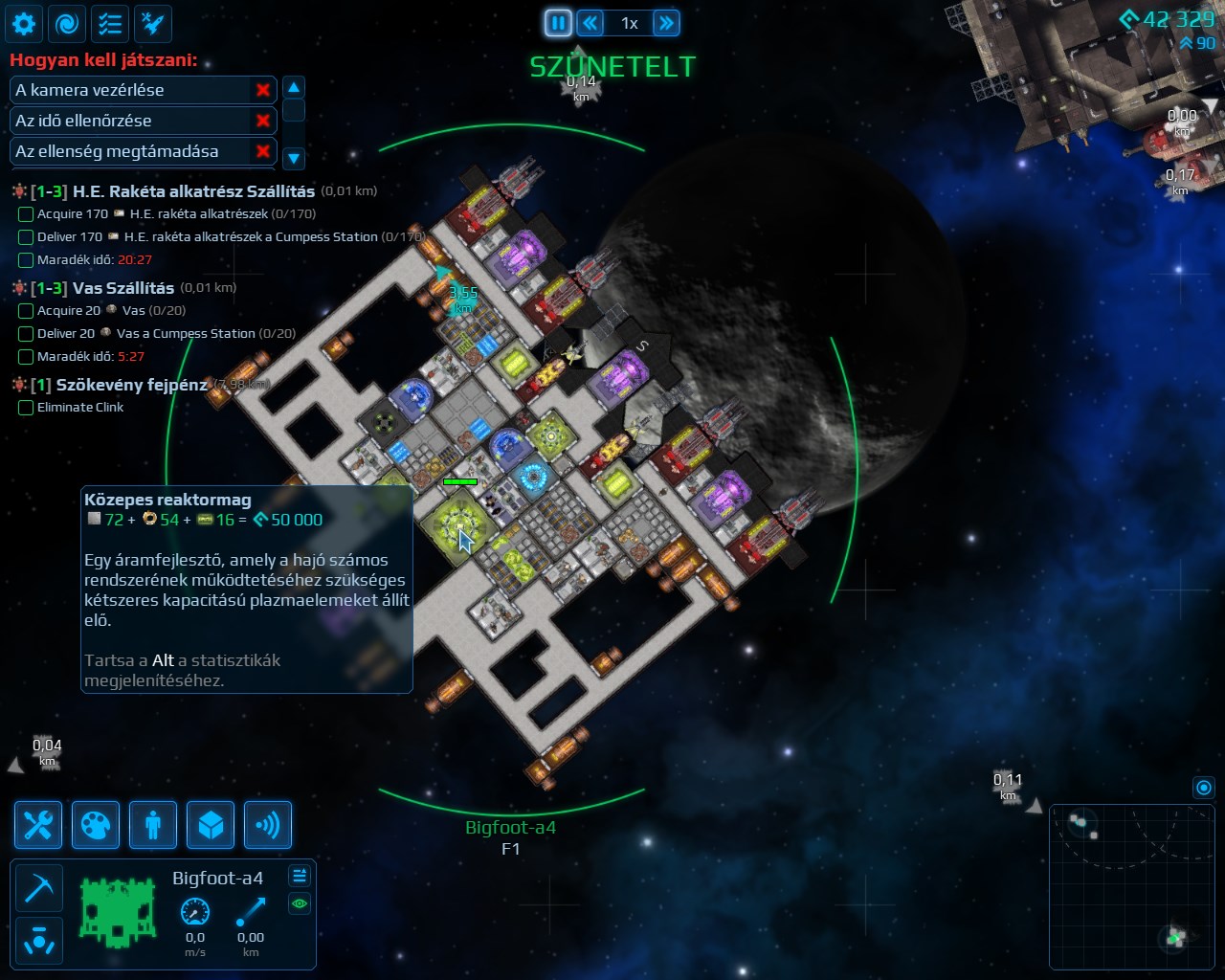
Task: Open the crew management person icon
Action: tap(153, 825)
